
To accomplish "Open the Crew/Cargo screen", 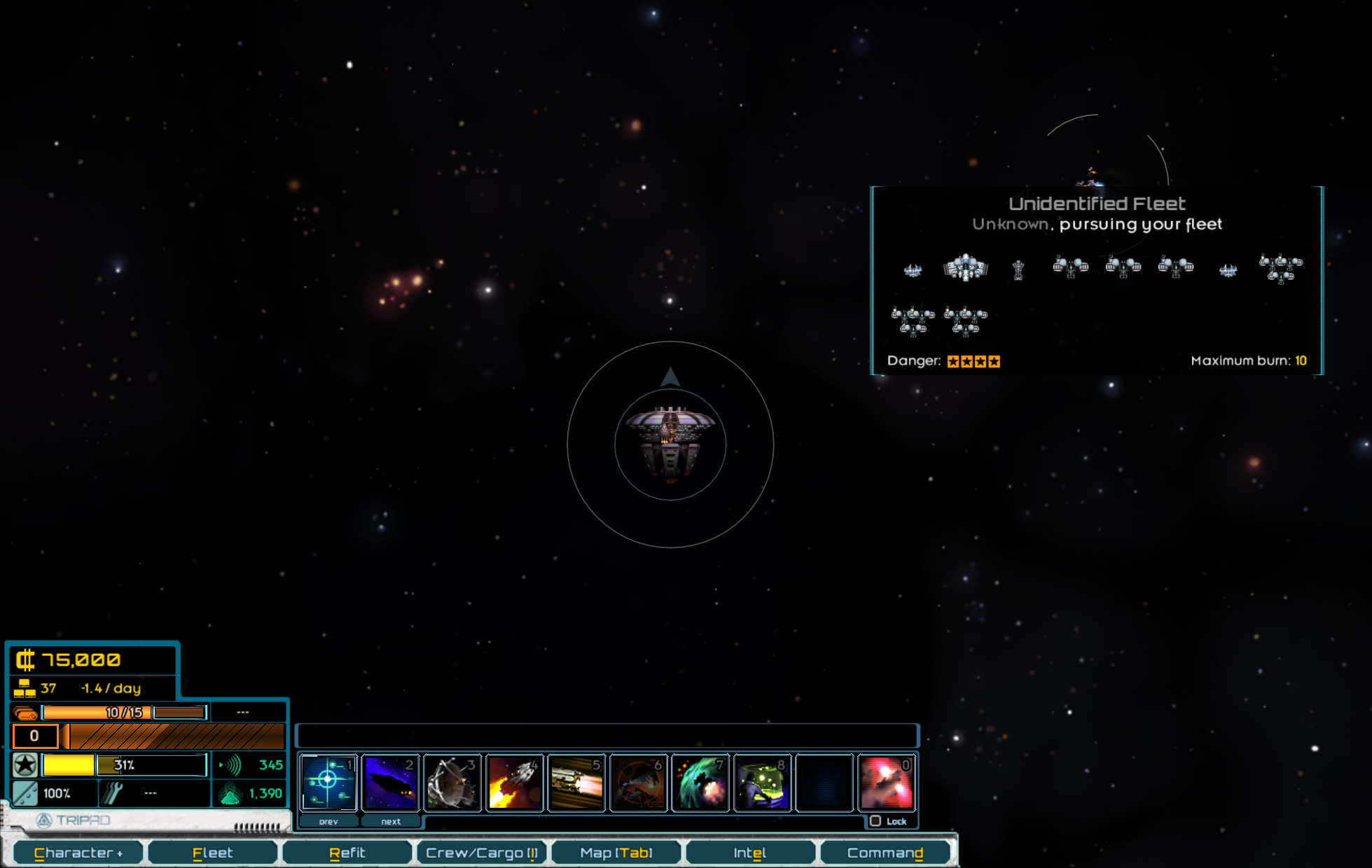I will [x=481, y=853].
